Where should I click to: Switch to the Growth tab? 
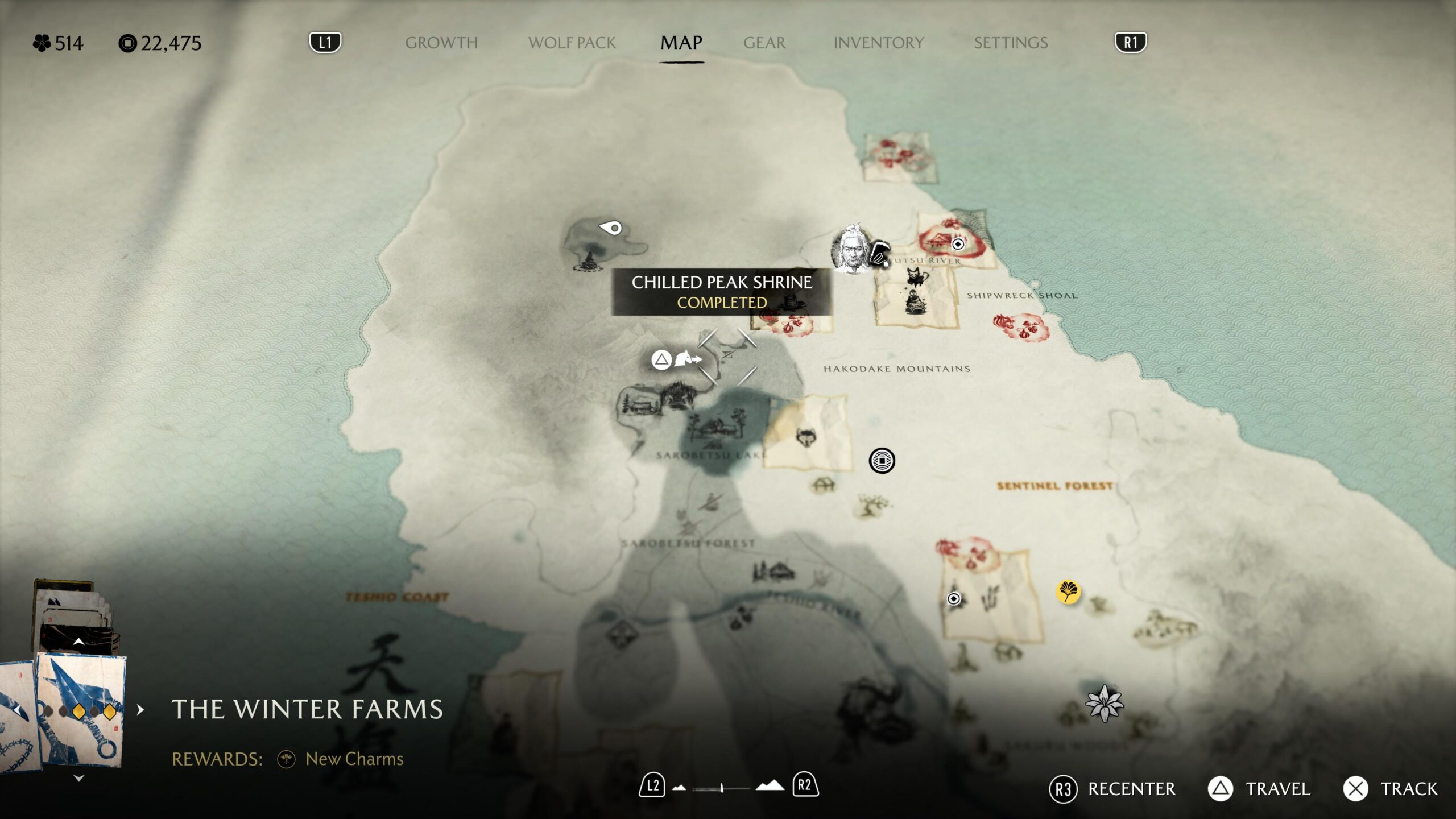(x=441, y=43)
